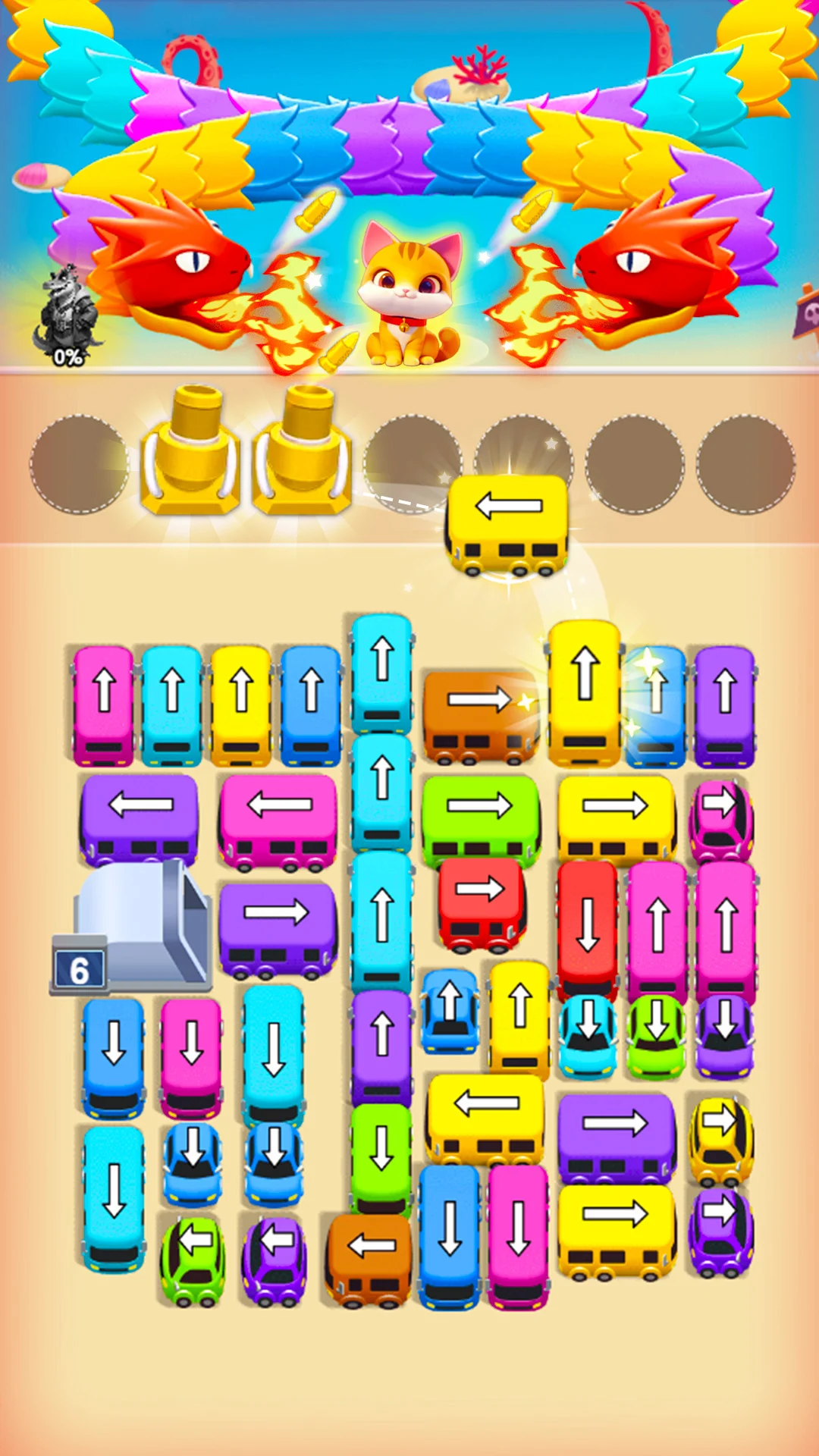Viewport: 819px width, 1456px height.
Task: Move the green bus pointing right
Action: [480, 819]
